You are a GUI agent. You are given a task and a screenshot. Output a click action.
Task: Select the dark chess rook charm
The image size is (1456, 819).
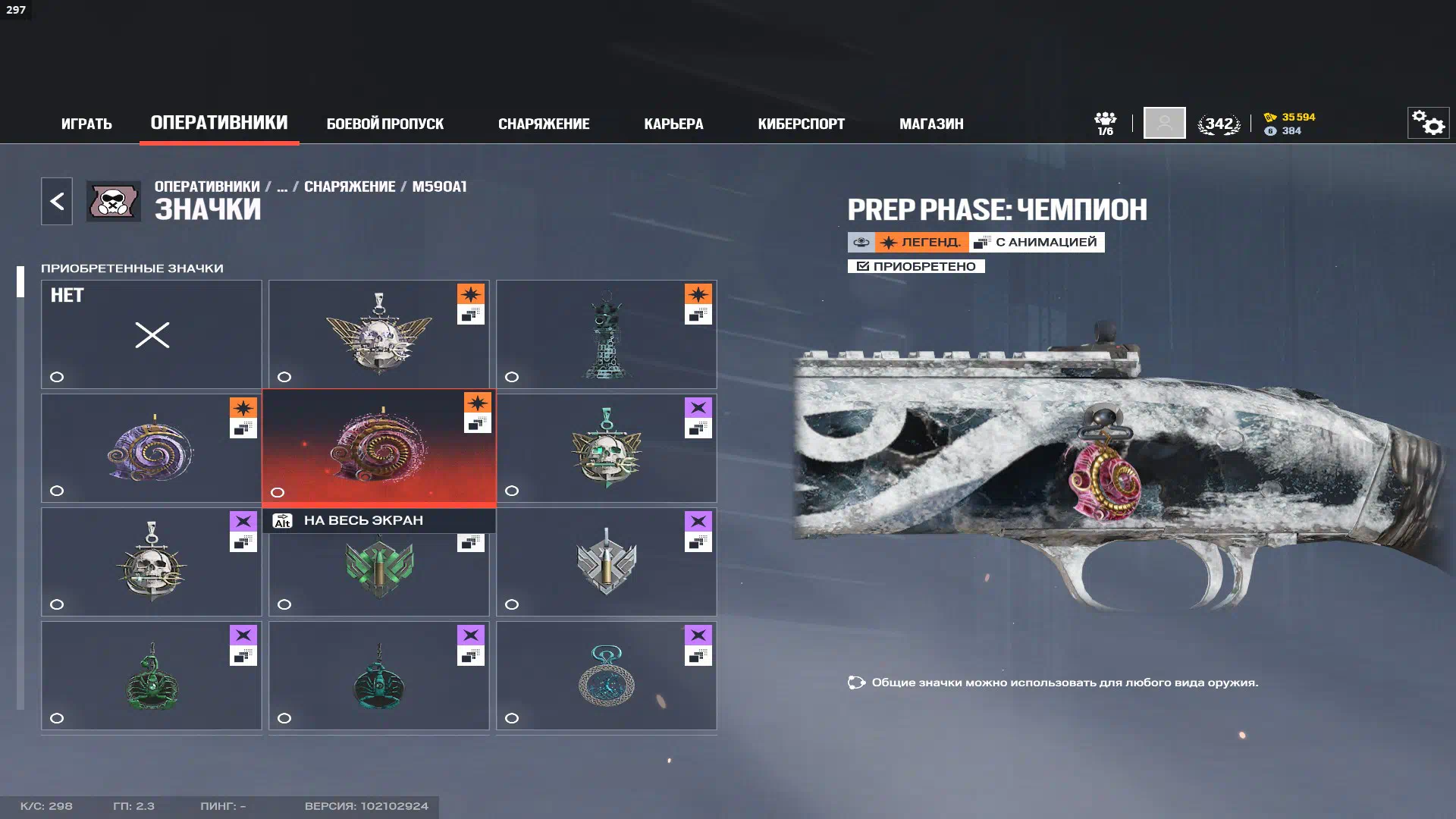[x=606, y=334]
